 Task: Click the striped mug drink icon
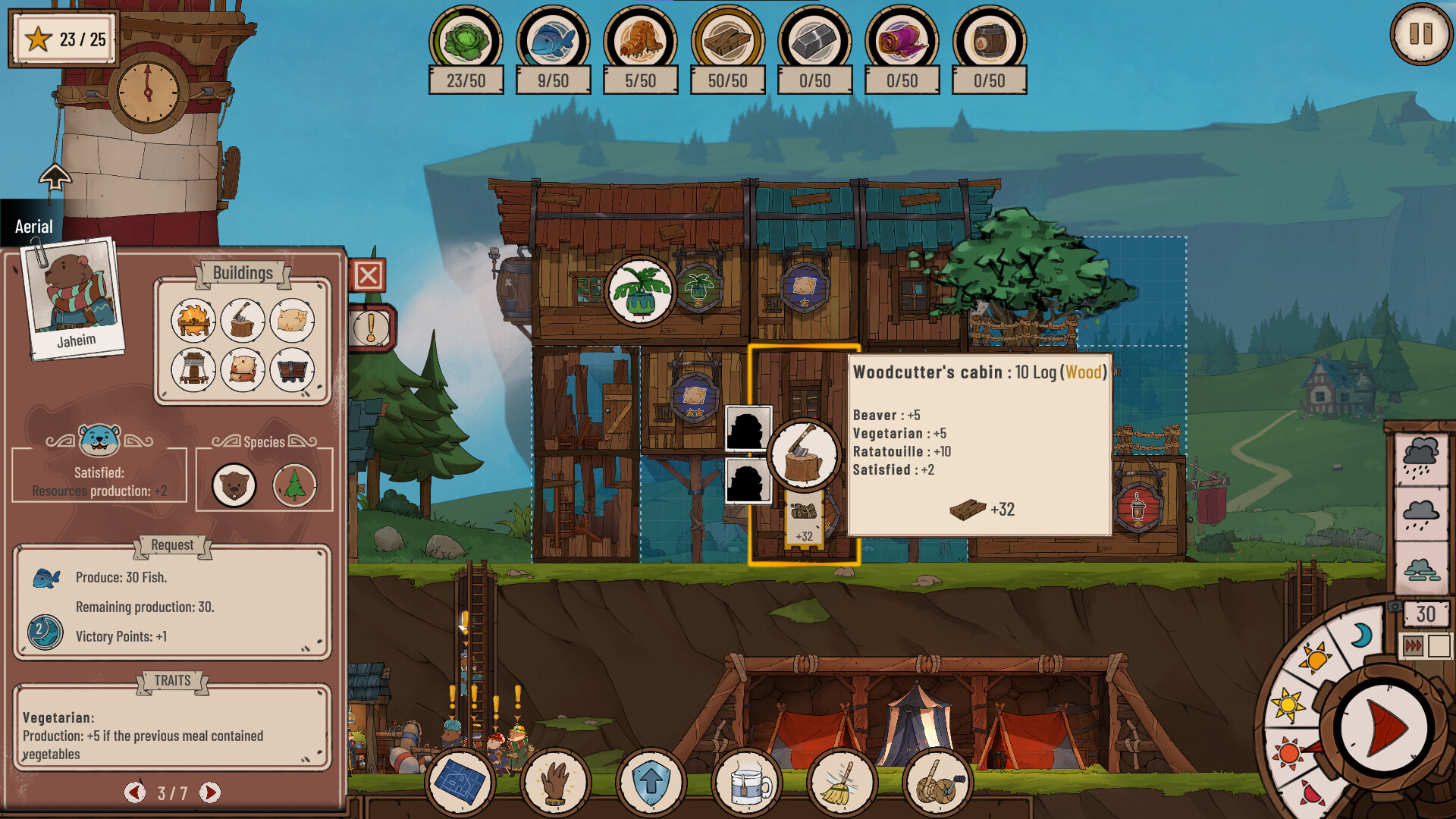point(745,782)
